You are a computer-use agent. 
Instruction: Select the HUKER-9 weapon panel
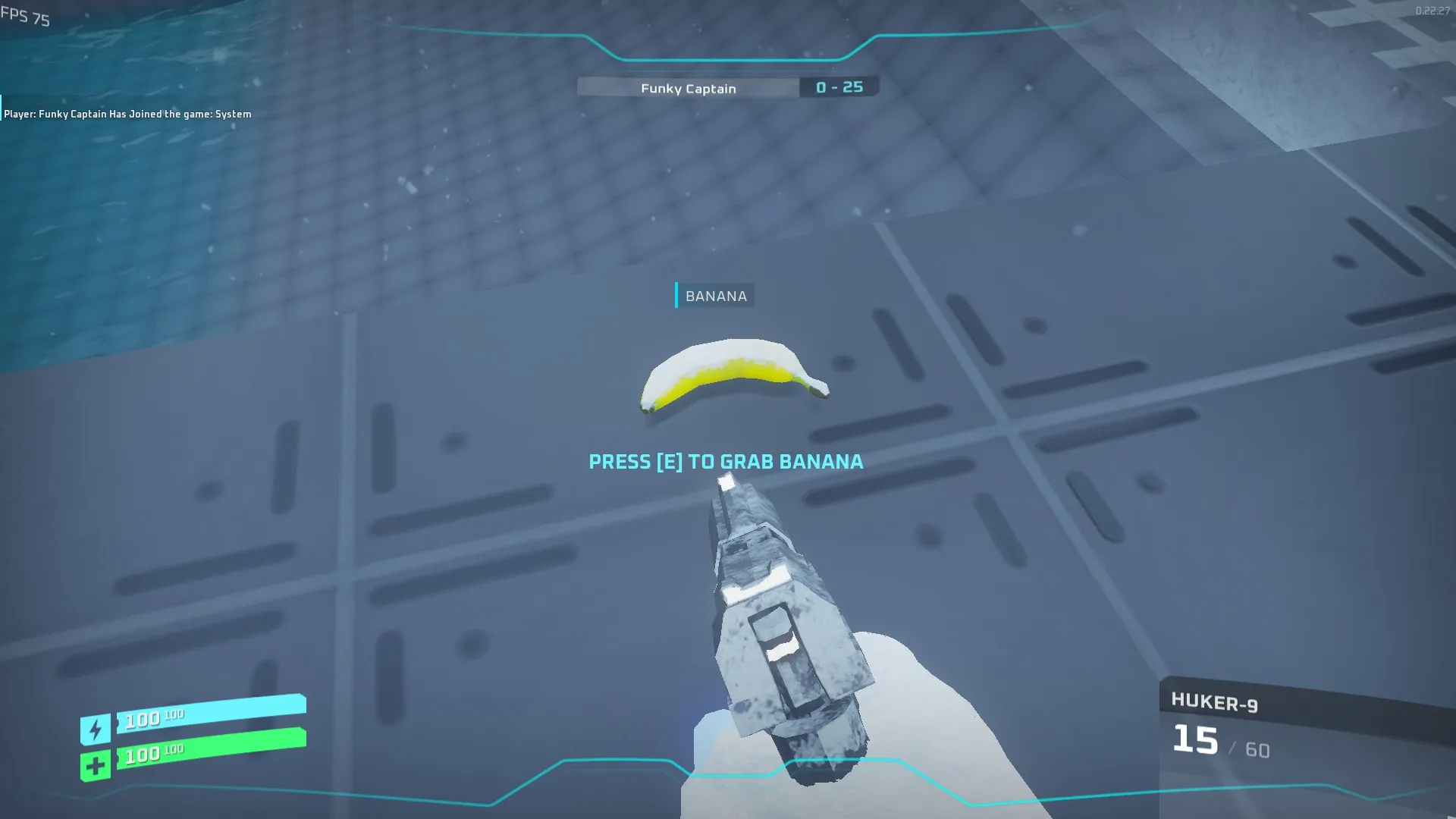coord(1304,728)
